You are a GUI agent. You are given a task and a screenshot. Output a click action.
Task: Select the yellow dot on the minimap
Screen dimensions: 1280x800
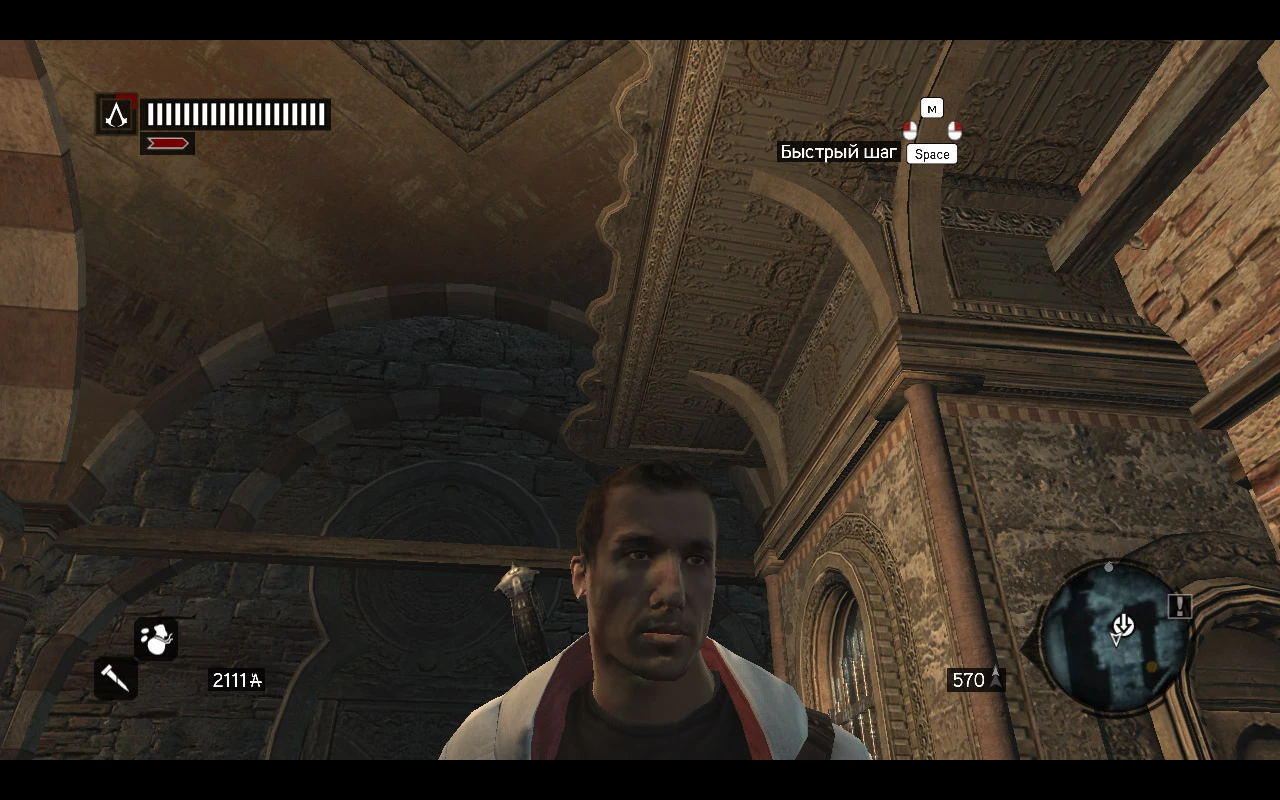(1151, 667)
